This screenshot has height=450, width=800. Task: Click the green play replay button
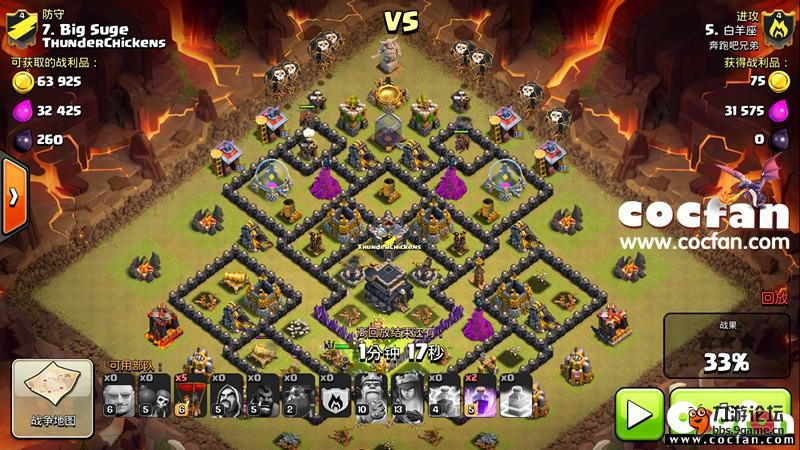[638, 410]
